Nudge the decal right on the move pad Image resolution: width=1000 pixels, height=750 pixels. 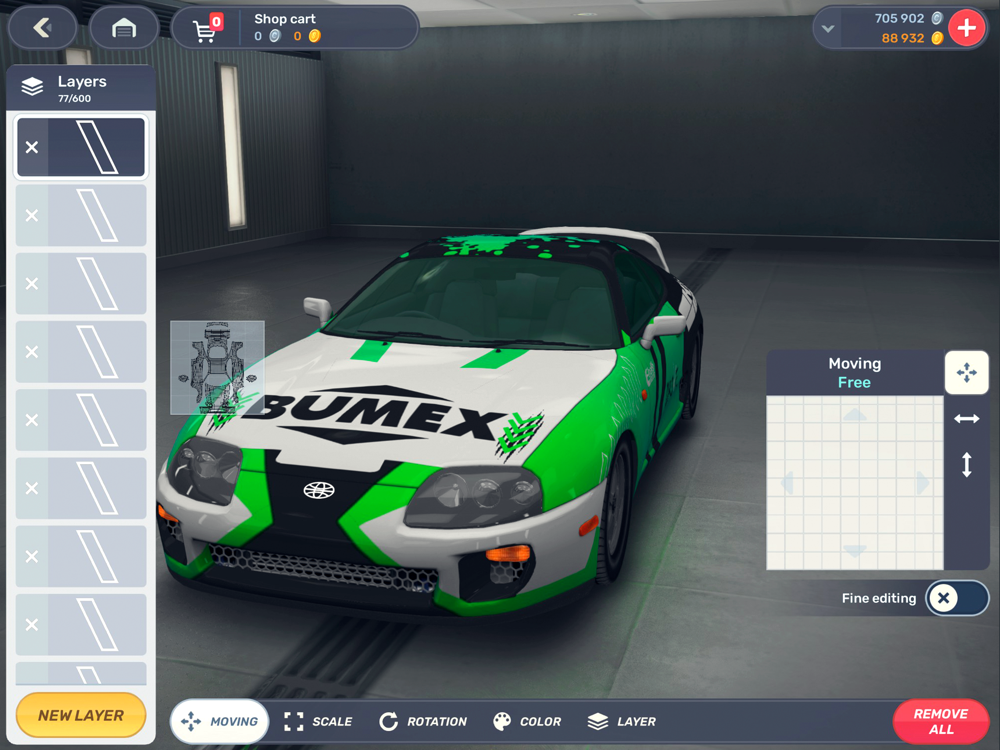click(923, 483)
